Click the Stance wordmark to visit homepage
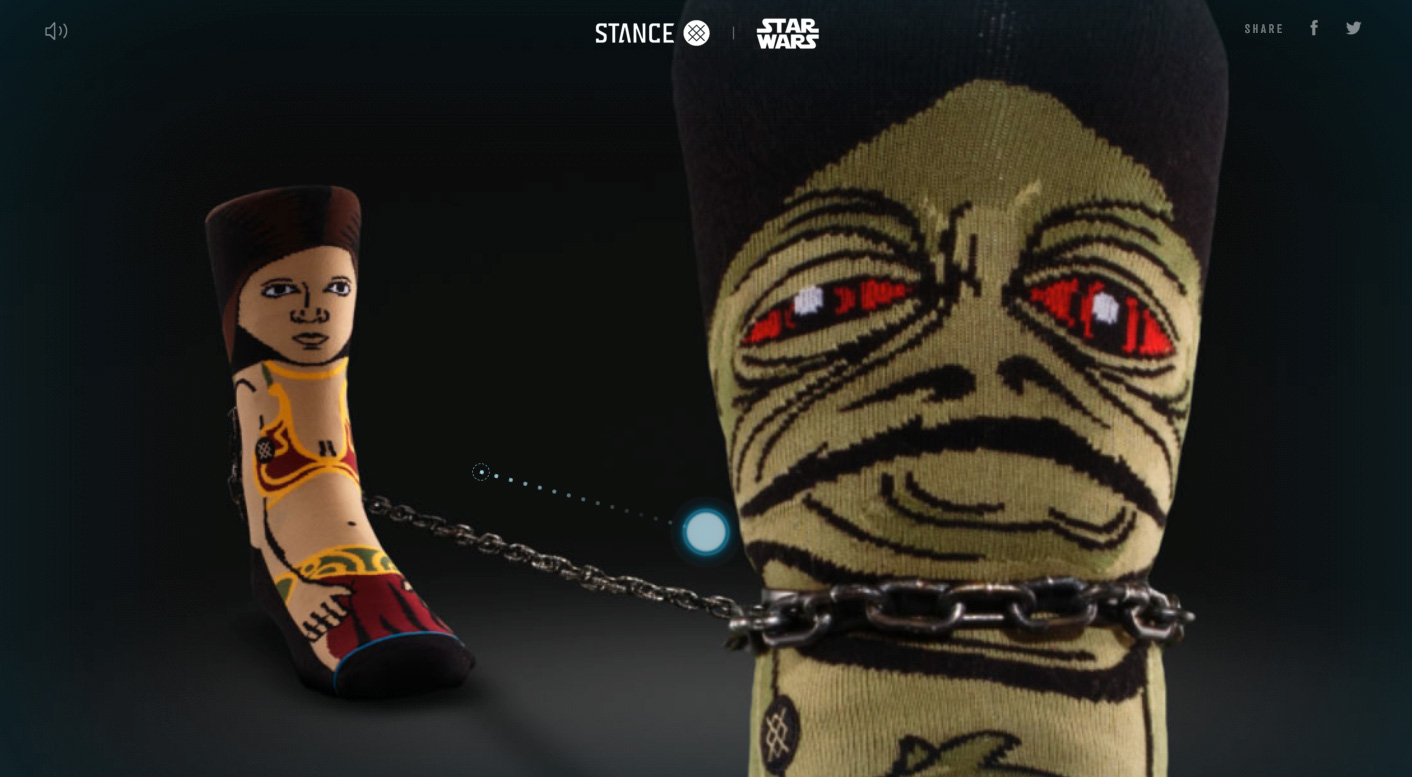The image size is (1412, 777). click(634, 32)
